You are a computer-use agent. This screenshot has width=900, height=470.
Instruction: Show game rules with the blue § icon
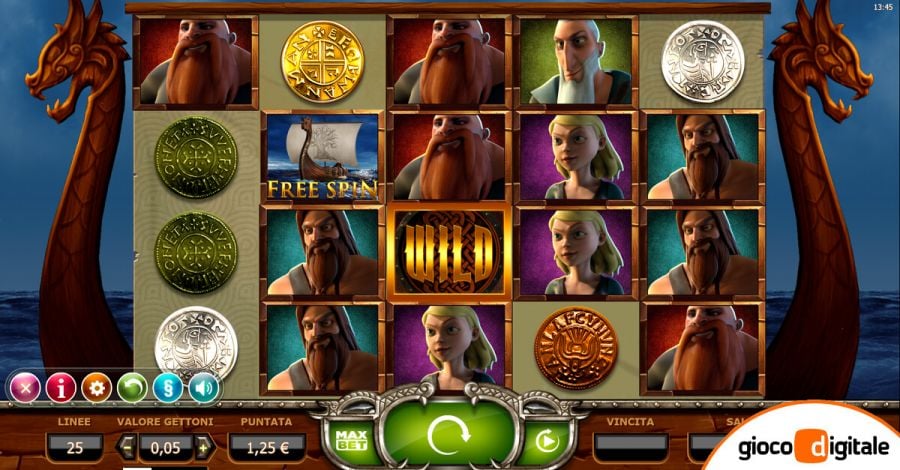click(x=168, y=387)
